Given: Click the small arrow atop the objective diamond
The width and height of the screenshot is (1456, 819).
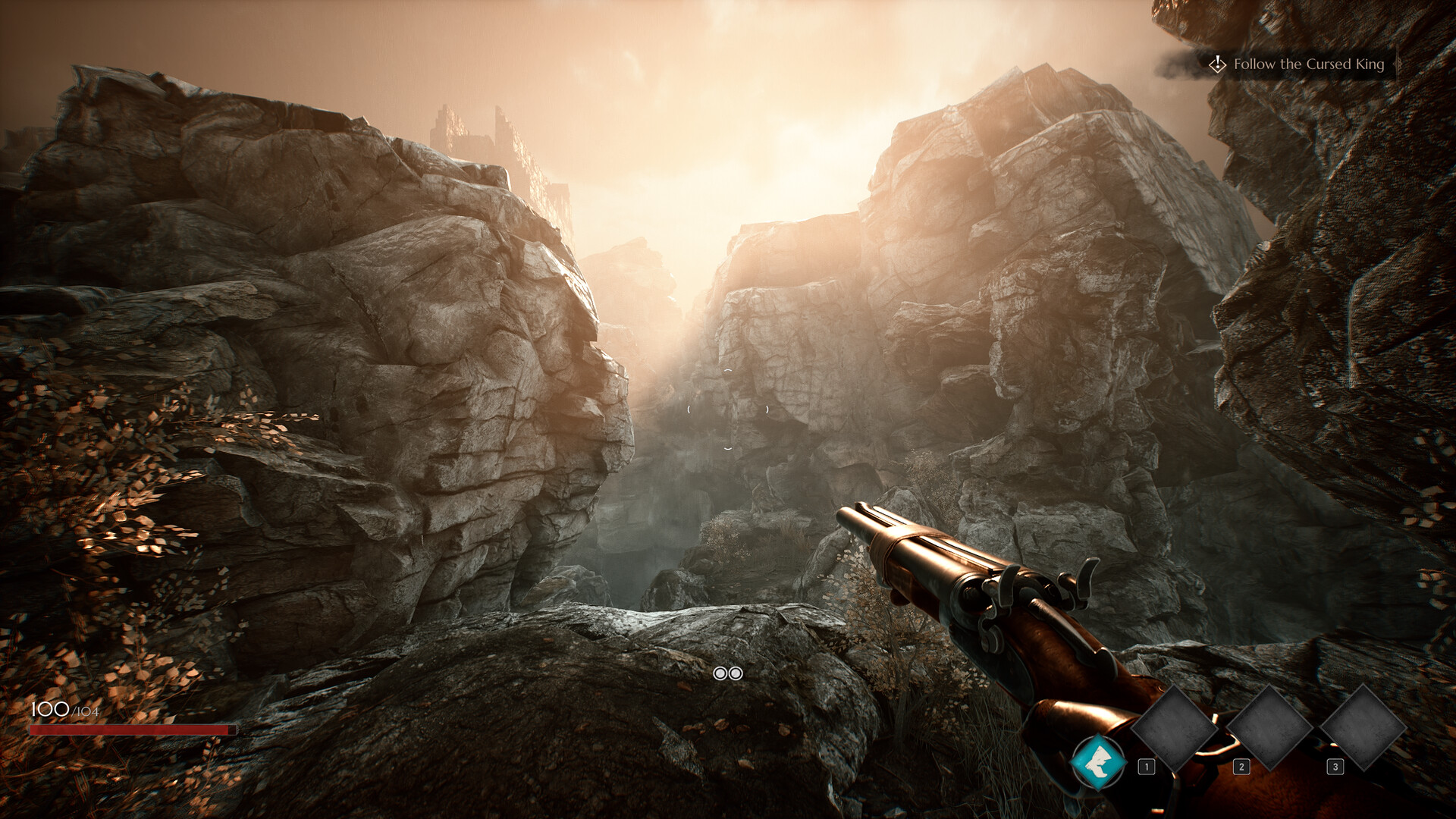Looking at the screenshot, I should pos(1217,56).
